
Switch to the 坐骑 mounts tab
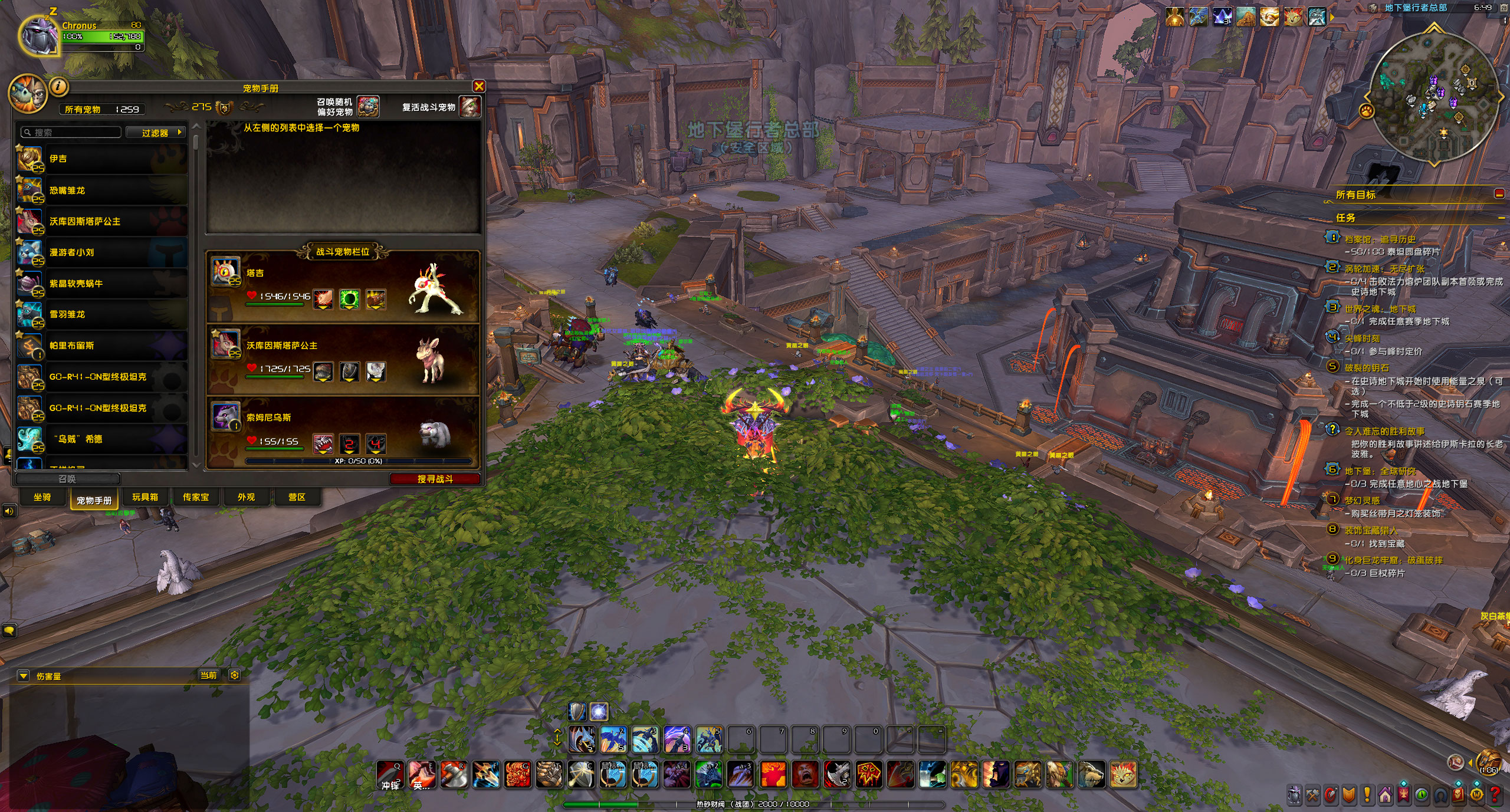(x=42, y=497)
